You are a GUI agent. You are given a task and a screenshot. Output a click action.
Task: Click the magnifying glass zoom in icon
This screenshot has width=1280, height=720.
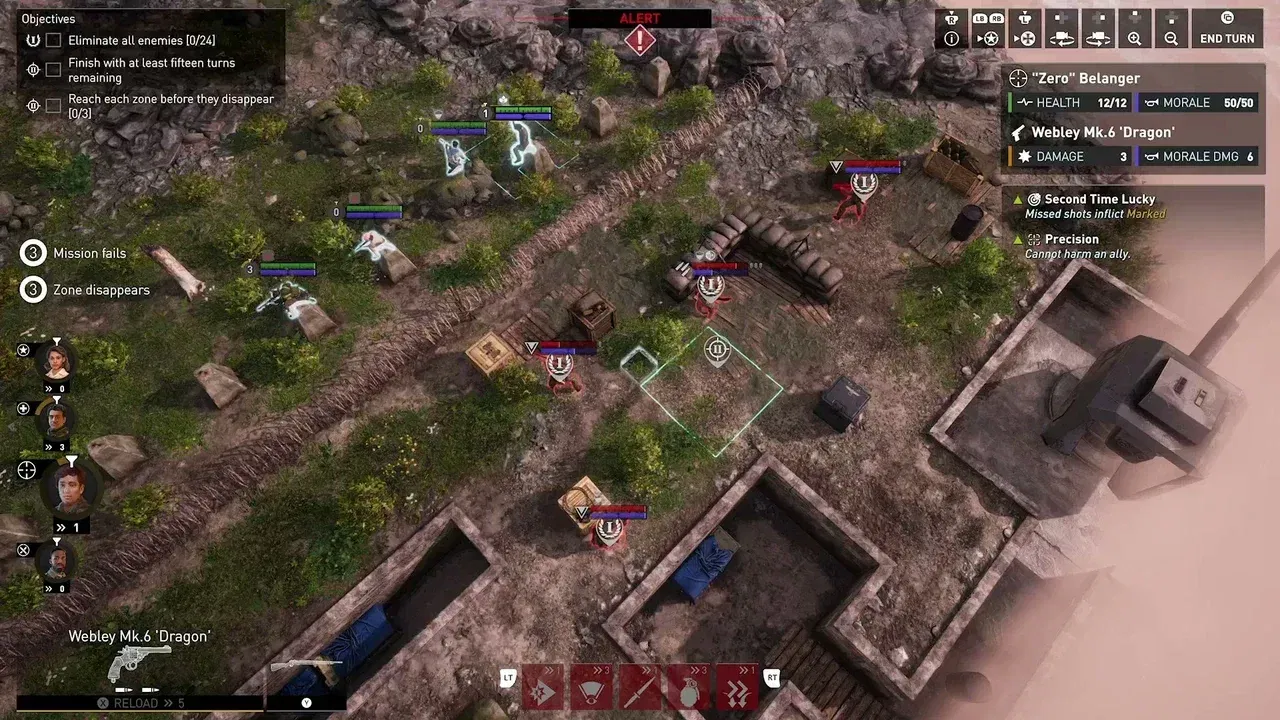pyautogui.click(x=1135, y=39)
